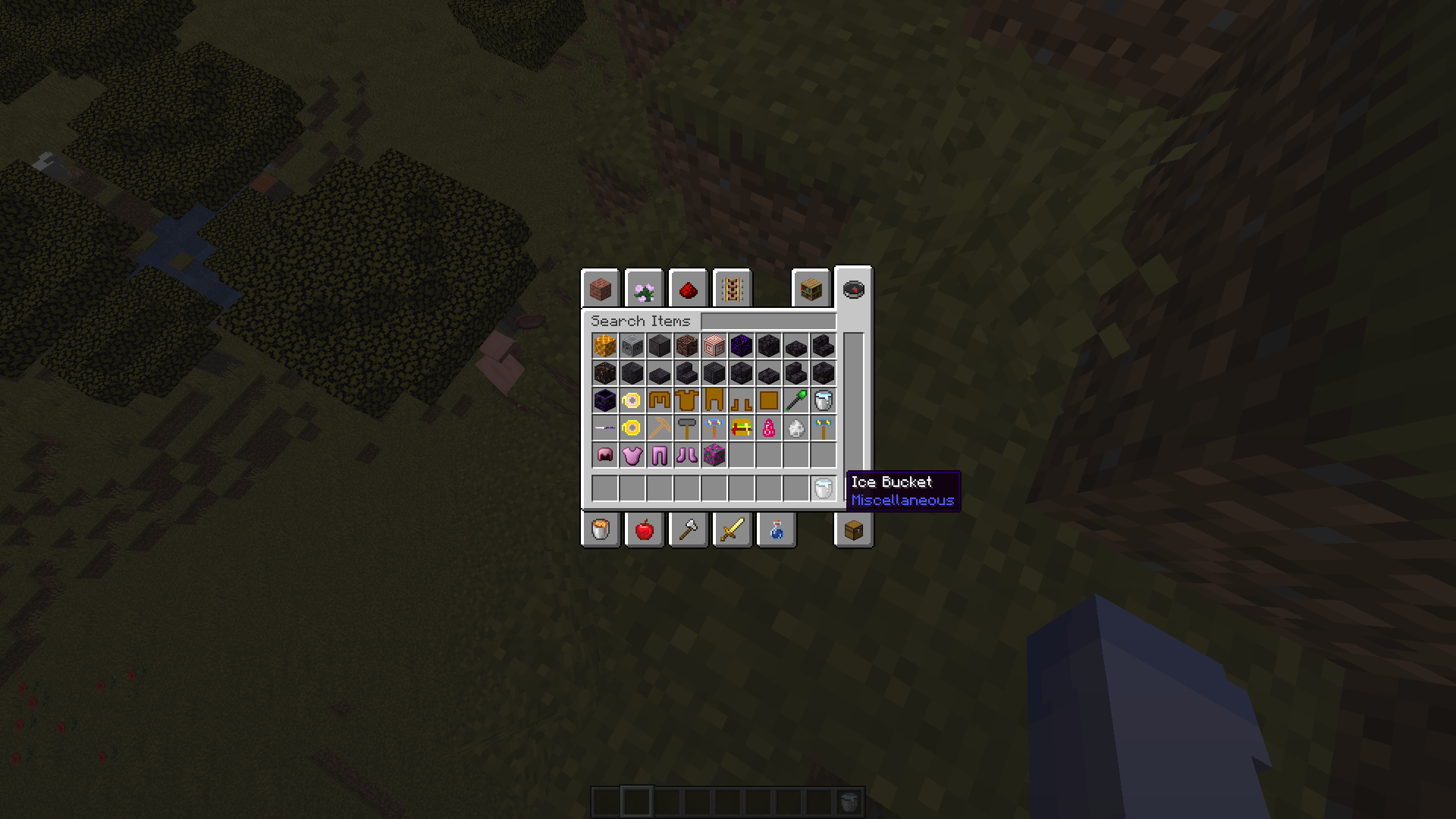Select the crying obsidian block

click(x=741, y=347)
